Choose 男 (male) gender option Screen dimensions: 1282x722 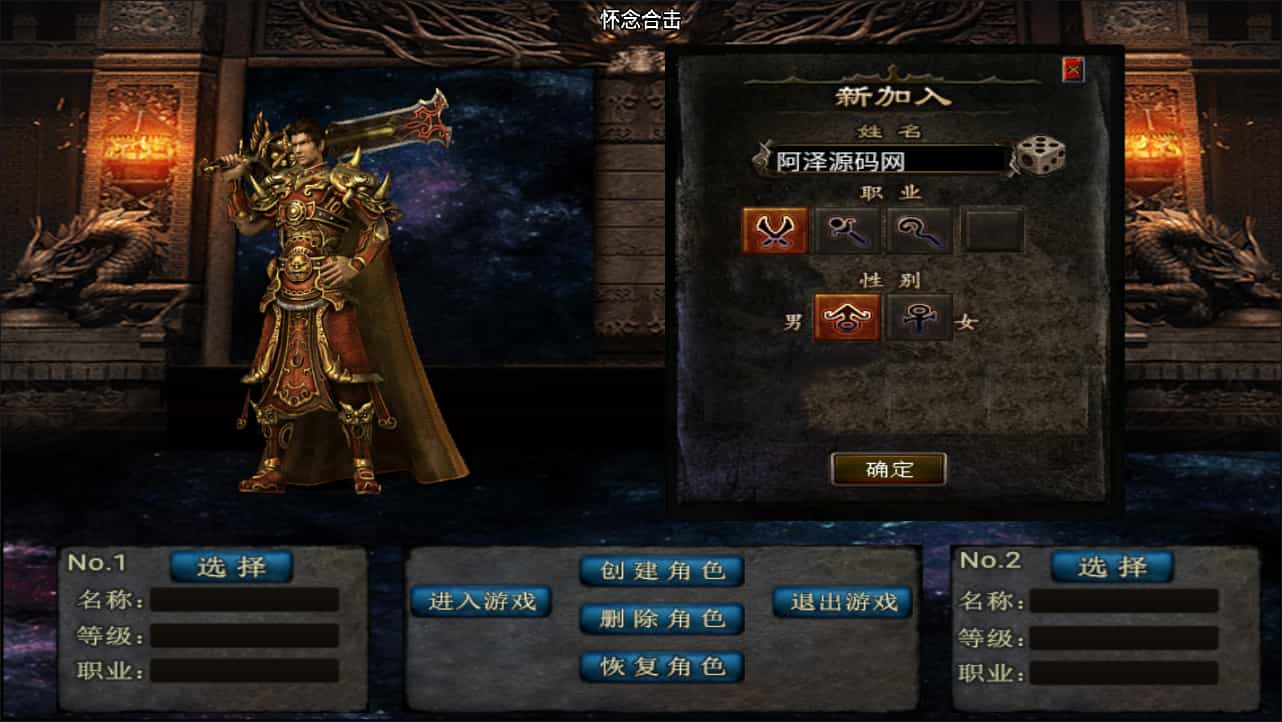[795, 320]
